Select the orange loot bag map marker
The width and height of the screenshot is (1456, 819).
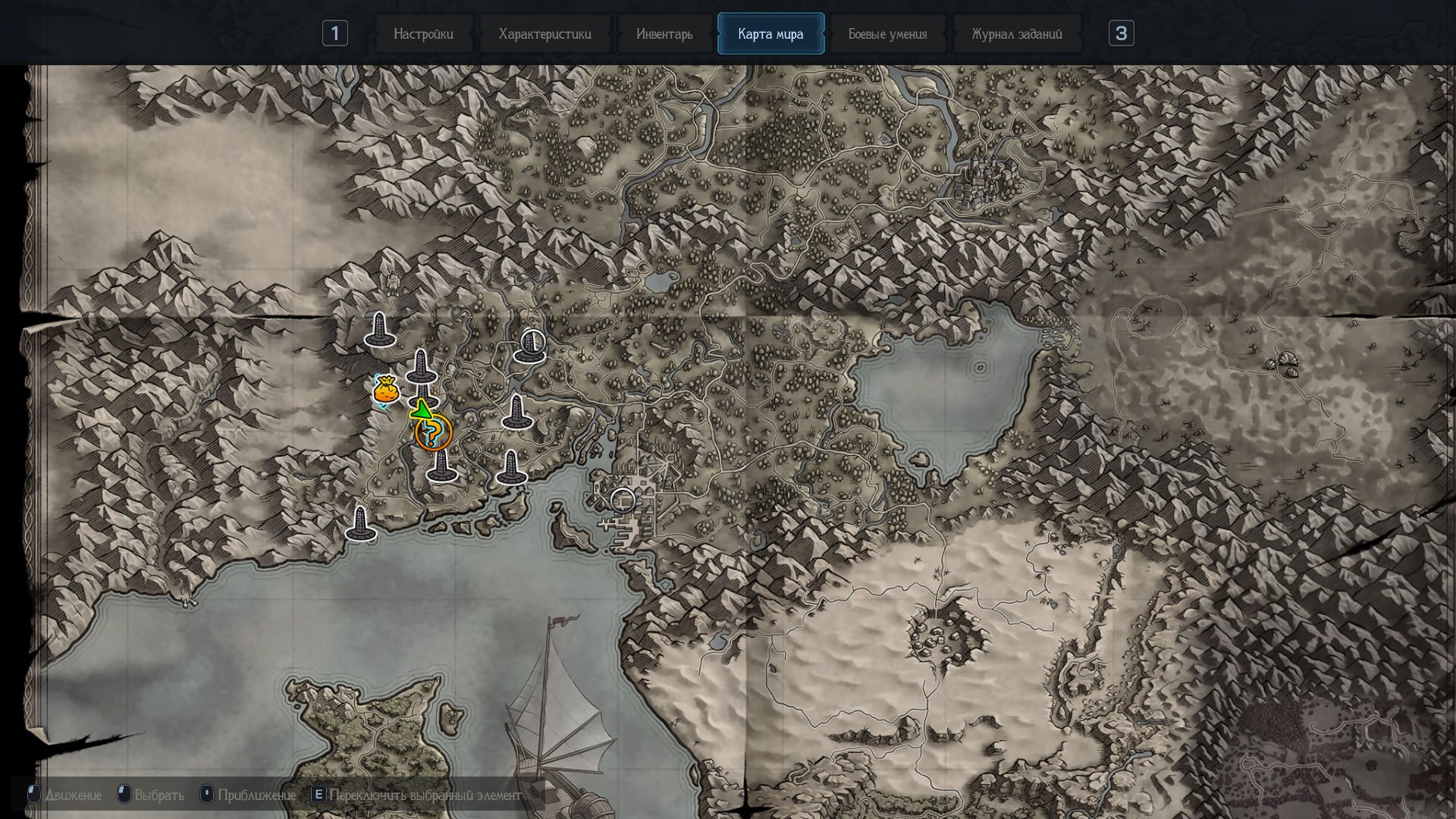[x=386, y=391]
